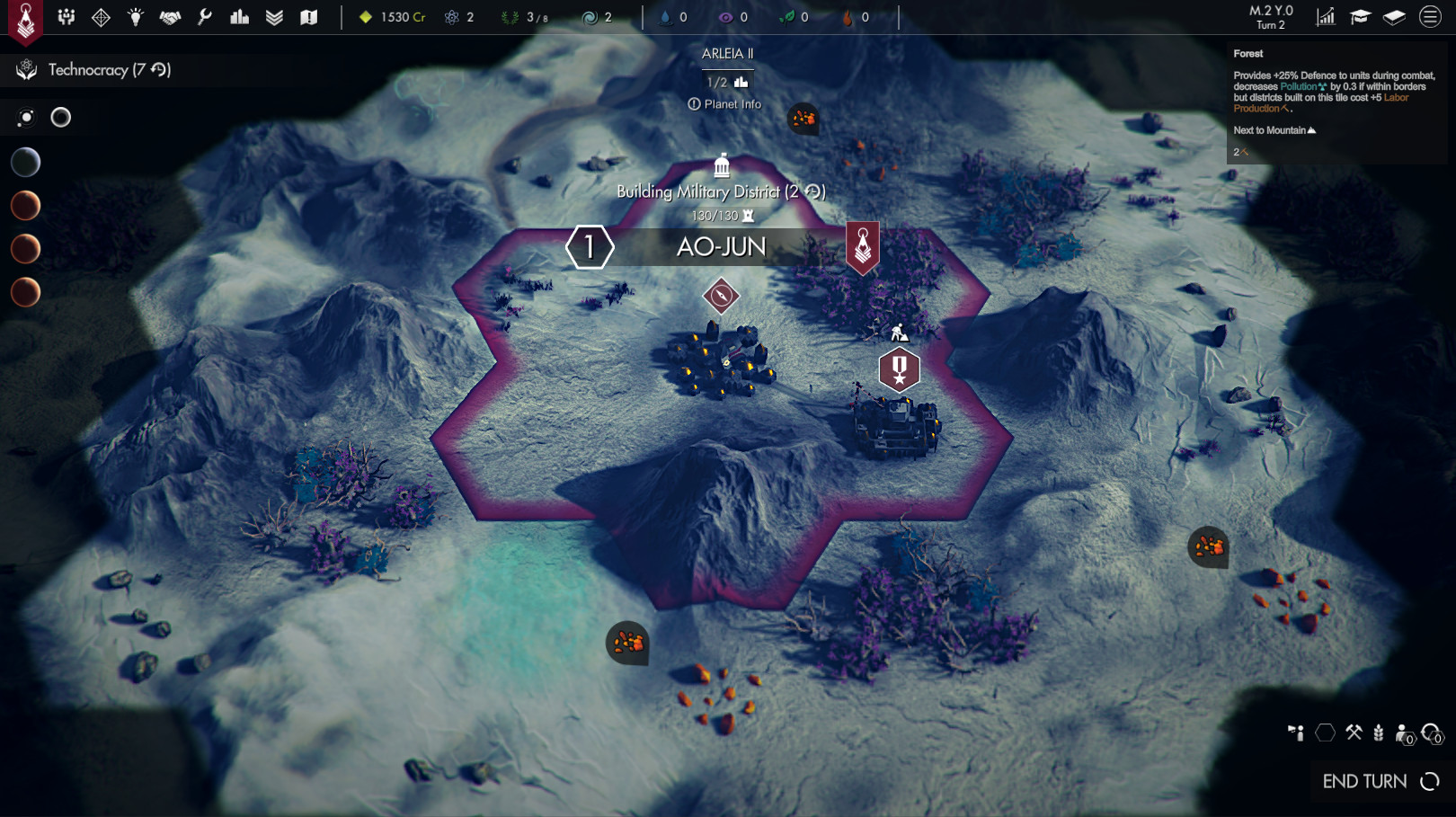Open the hamburger menu in top right

(1428, 15)
